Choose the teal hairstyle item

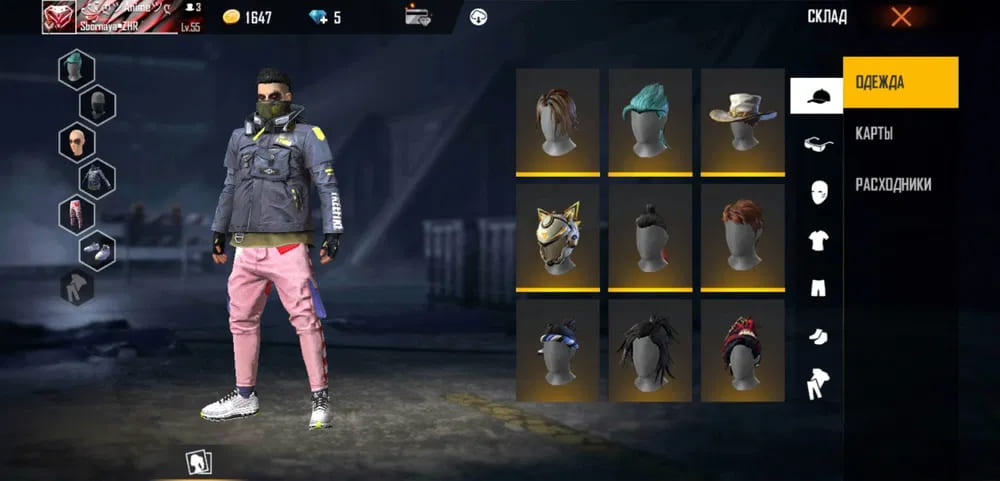(650, 120)
